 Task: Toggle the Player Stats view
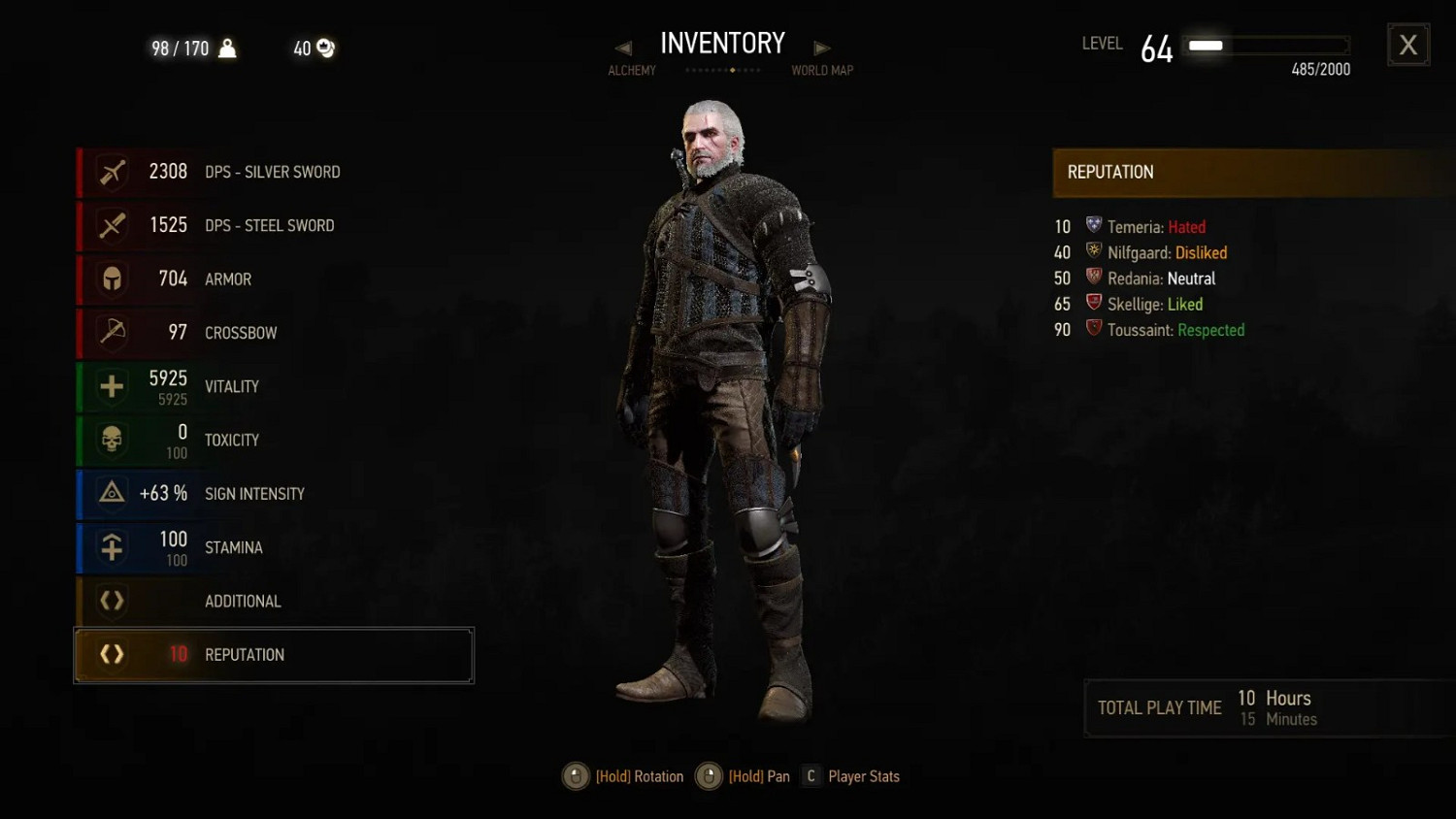pos(849,776)
